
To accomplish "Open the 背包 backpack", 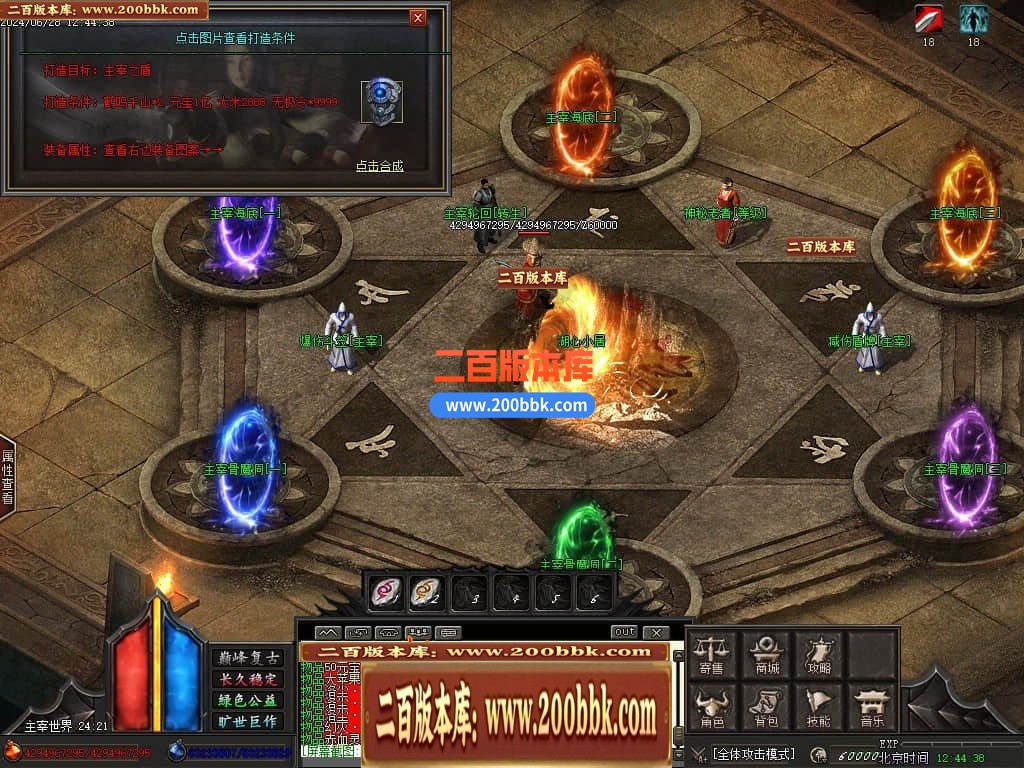I will pyautogui.click(x=767, y=707).
